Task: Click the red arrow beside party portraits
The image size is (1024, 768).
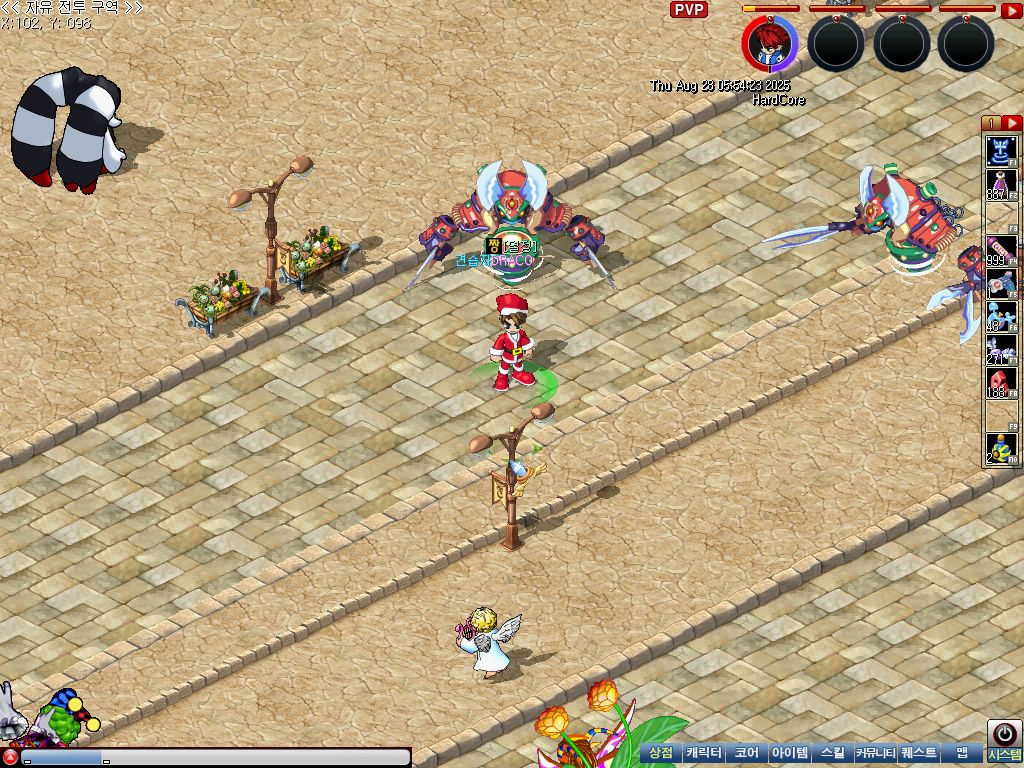Action: [1011, 10]
